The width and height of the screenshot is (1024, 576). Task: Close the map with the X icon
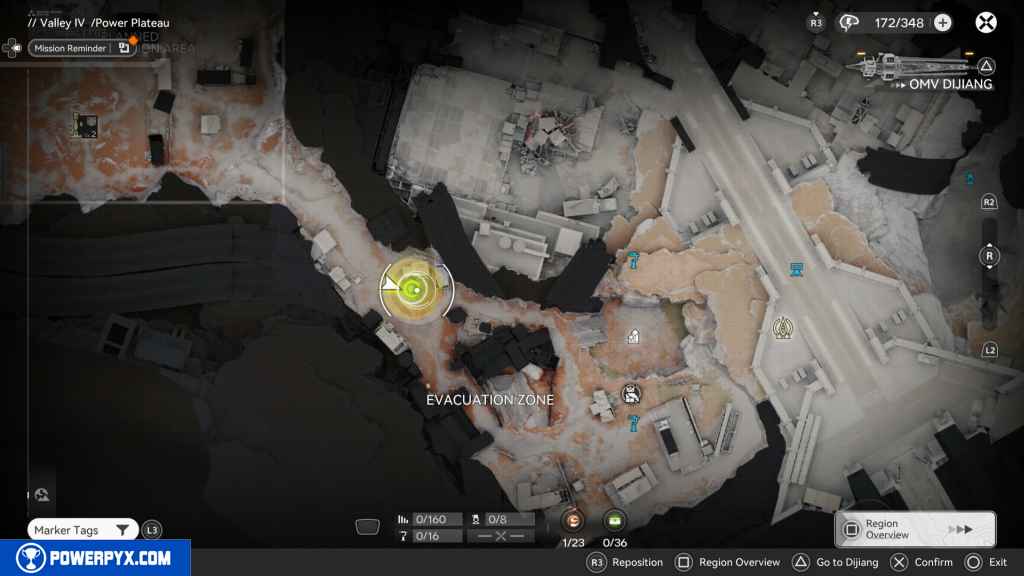[986, 22]
